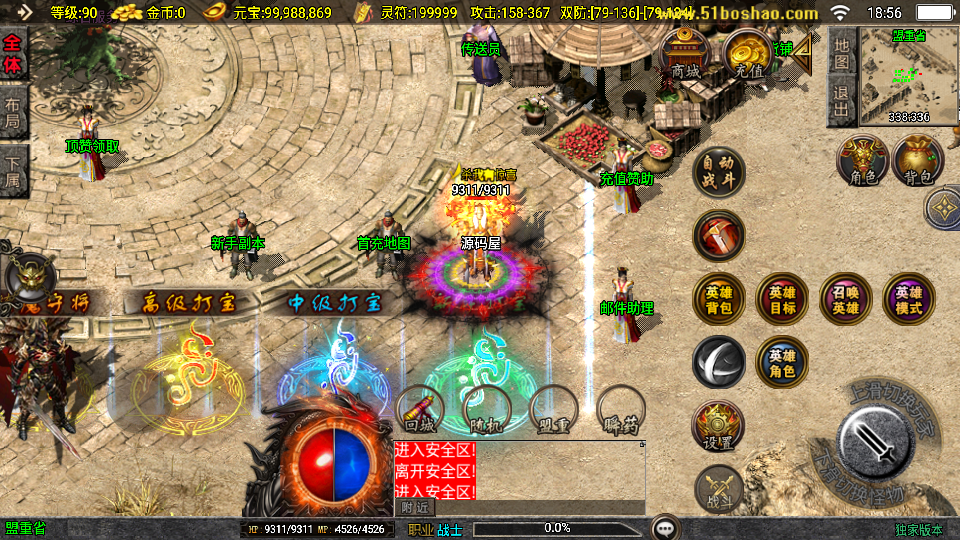Open the 背包 backpack
Screen dimensions: 960x540
pyautogui.click(x=918, y=161)
